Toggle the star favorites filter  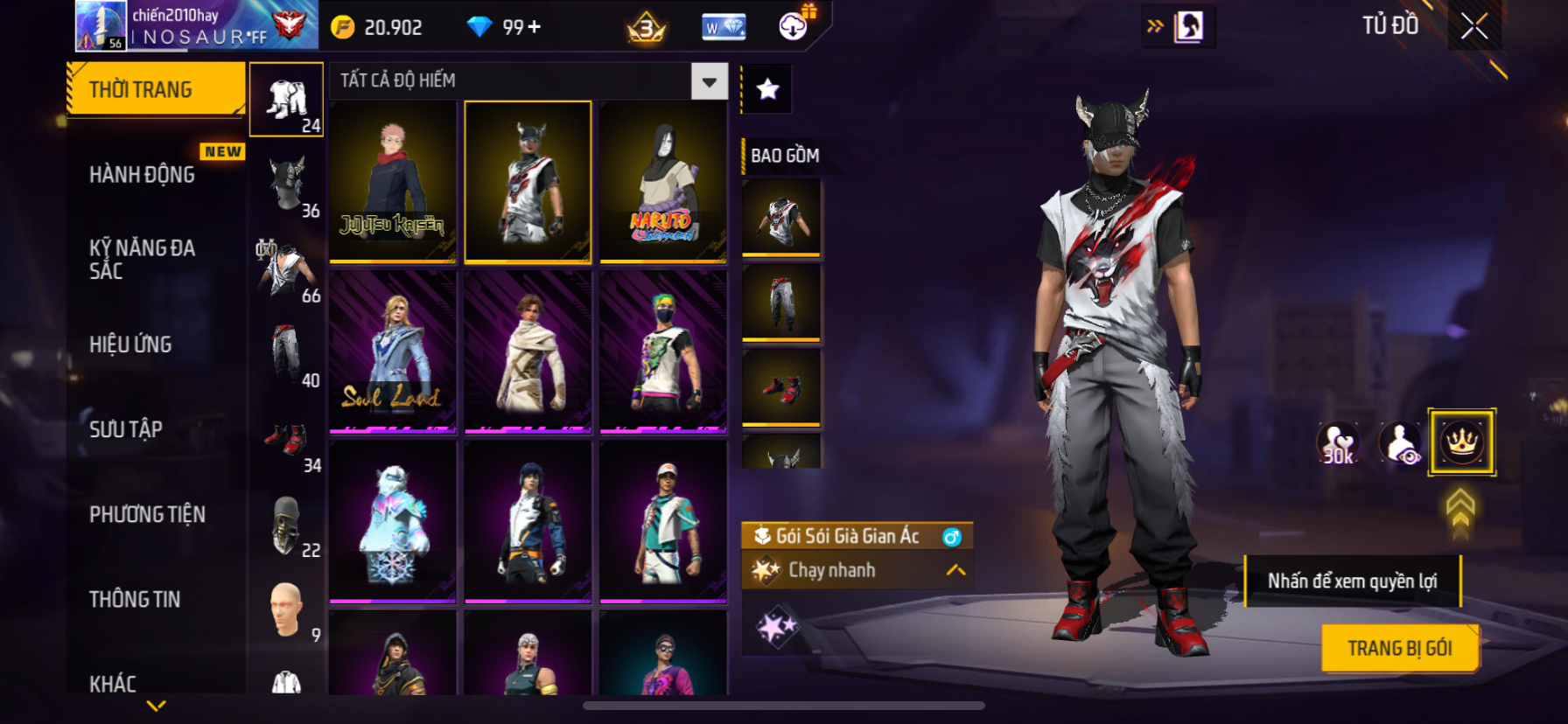(x=767, y=88)
